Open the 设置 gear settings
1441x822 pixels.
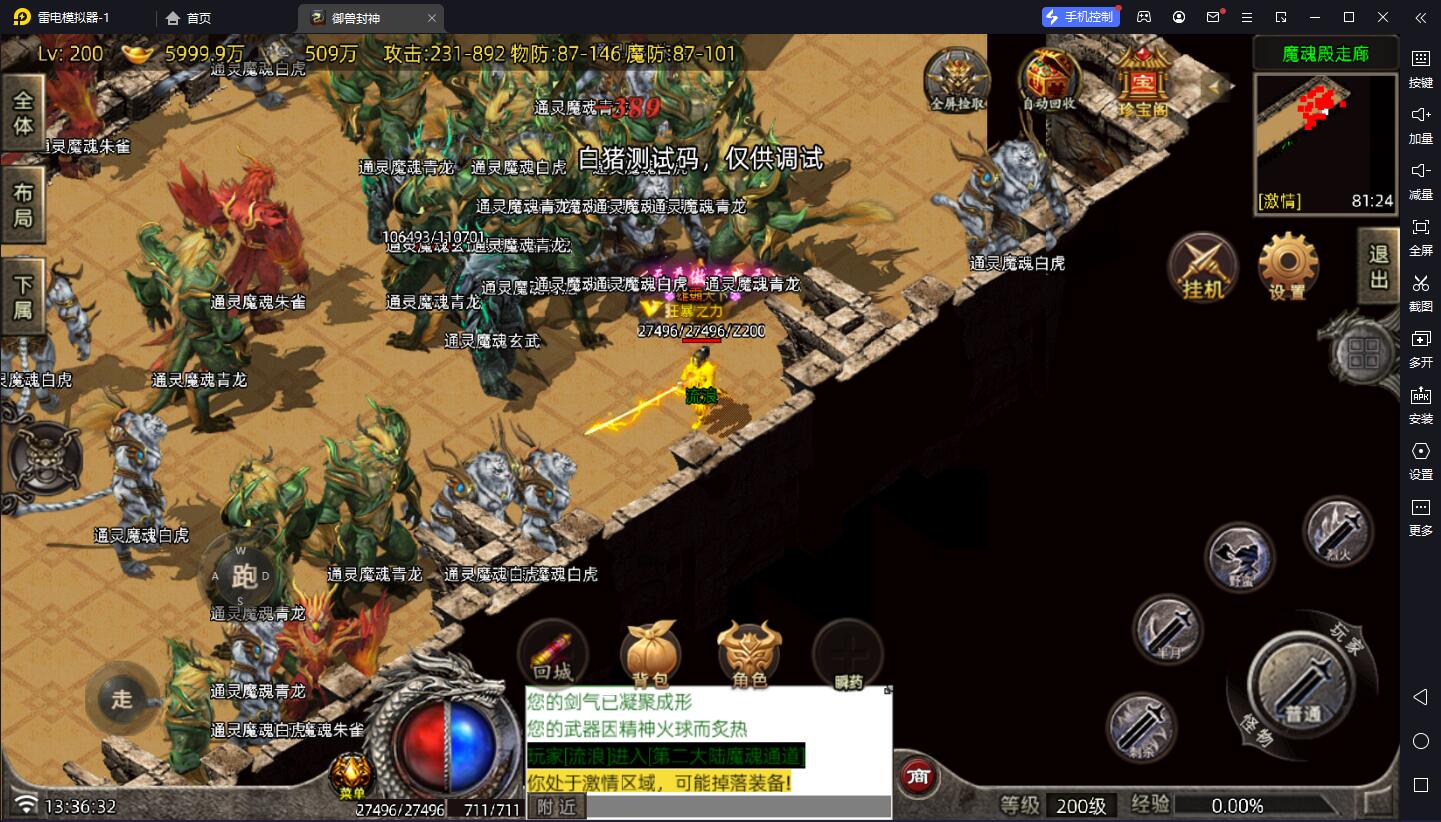point(1287,266)
